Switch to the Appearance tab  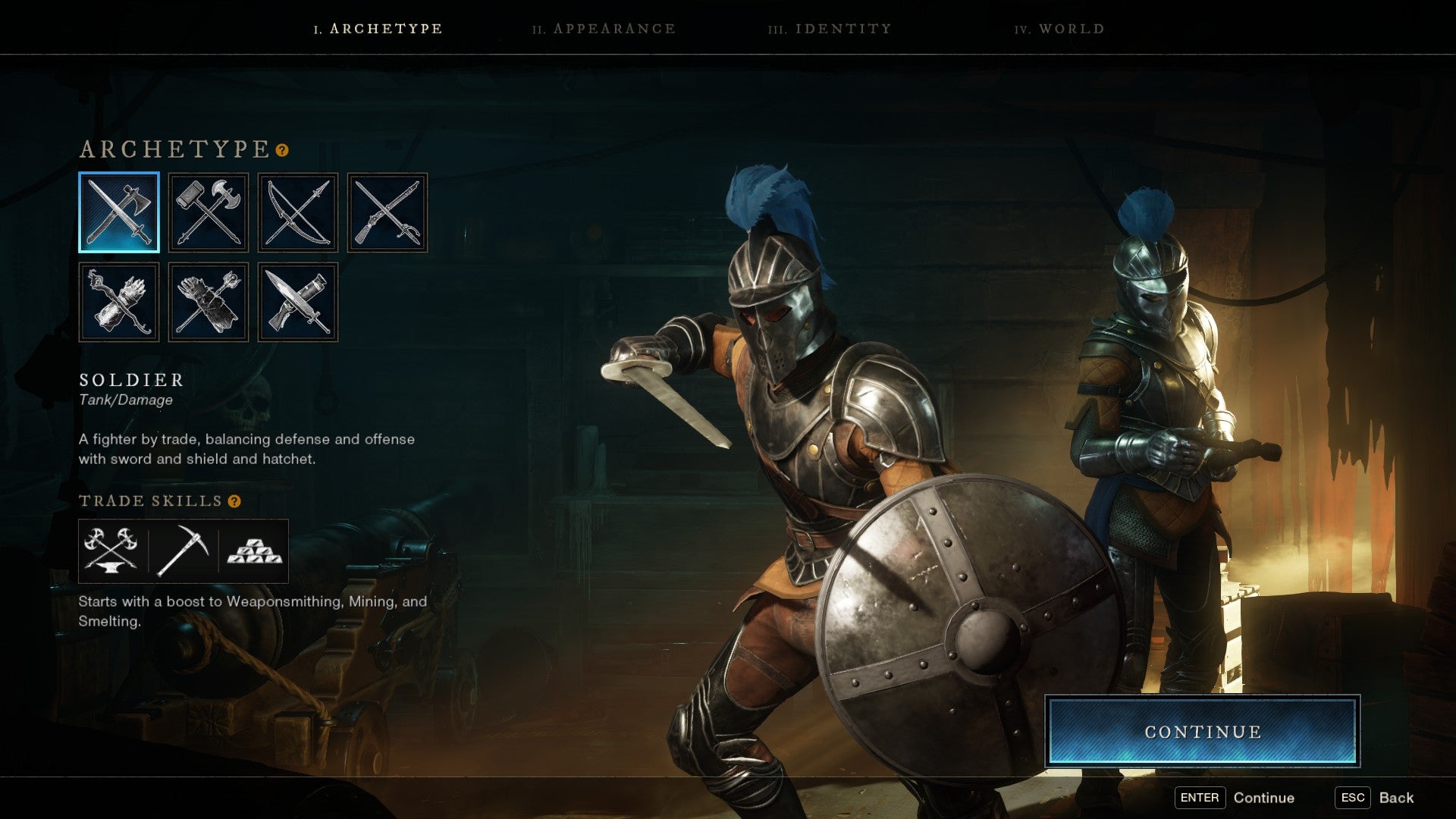(603, 29)
